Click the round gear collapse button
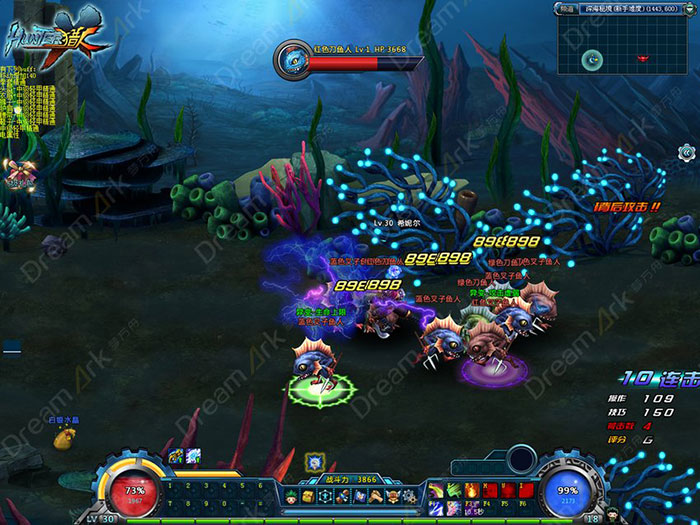The width and height of the screenshot is (700, 525). (686, 152)
